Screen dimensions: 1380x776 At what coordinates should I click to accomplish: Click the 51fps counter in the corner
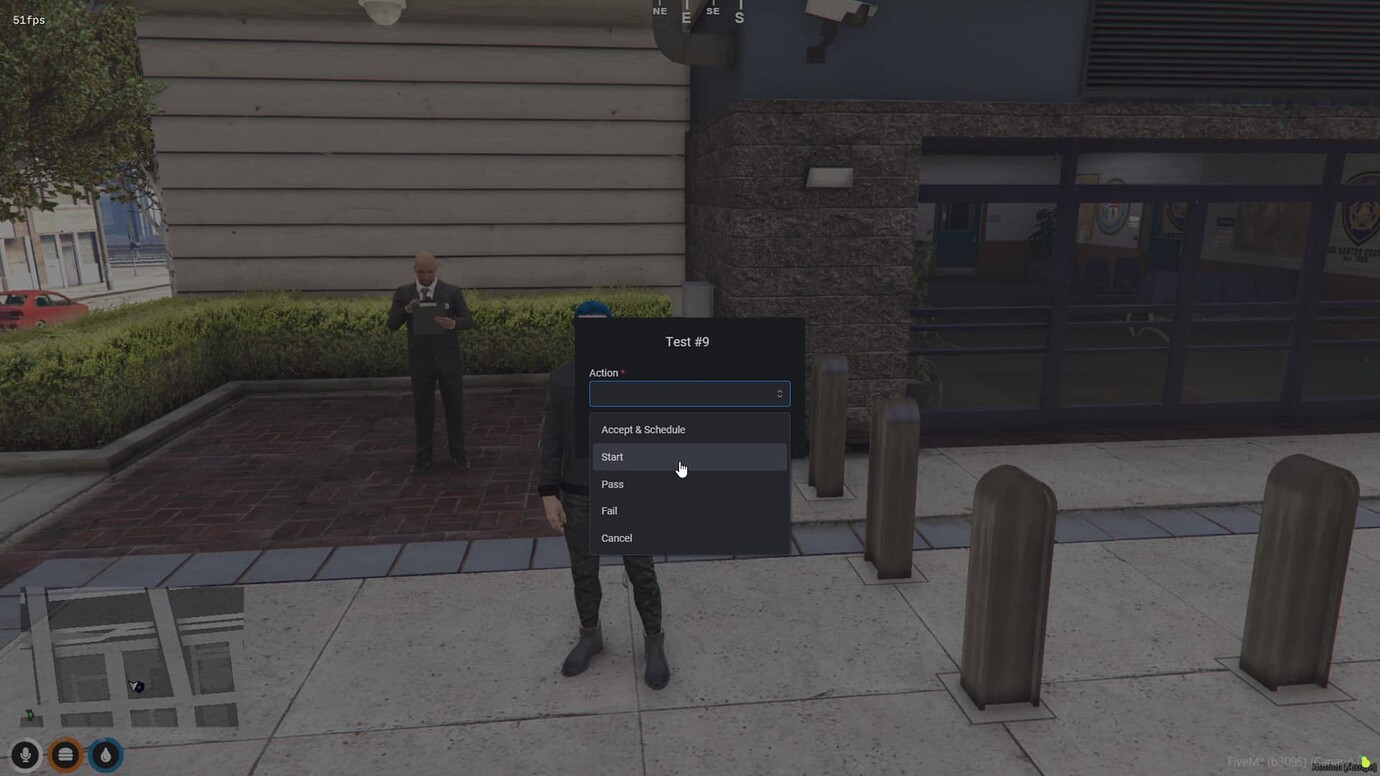[28, 19]
